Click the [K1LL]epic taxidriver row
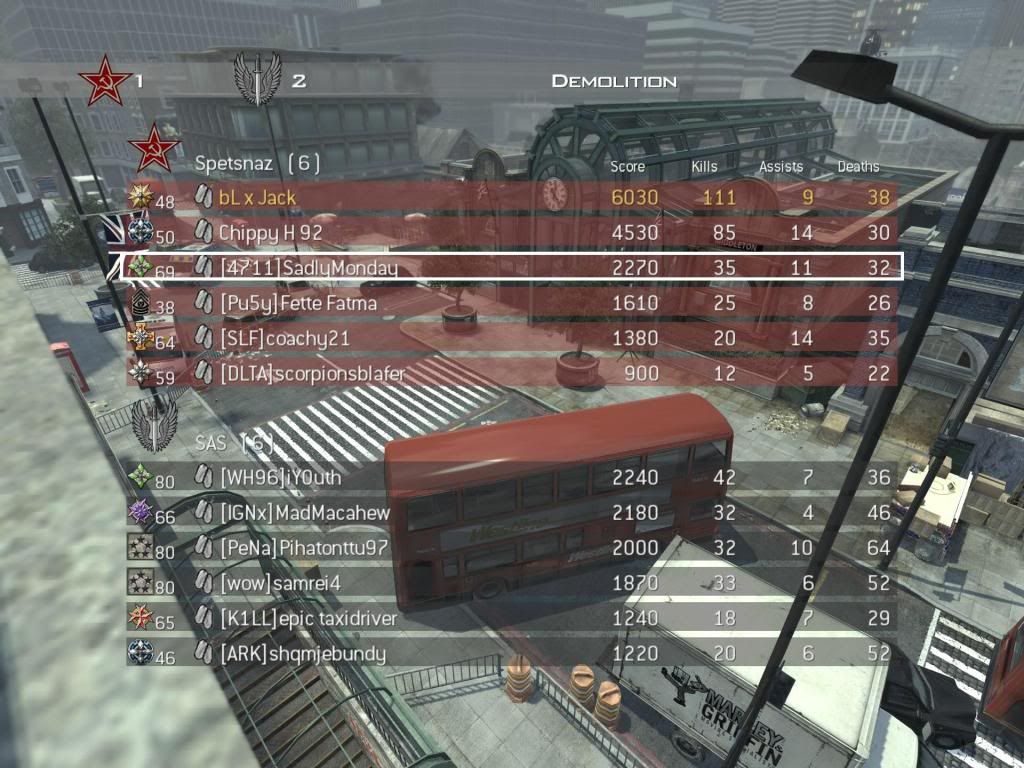The image size is (1024, 768). pos(510,618)
